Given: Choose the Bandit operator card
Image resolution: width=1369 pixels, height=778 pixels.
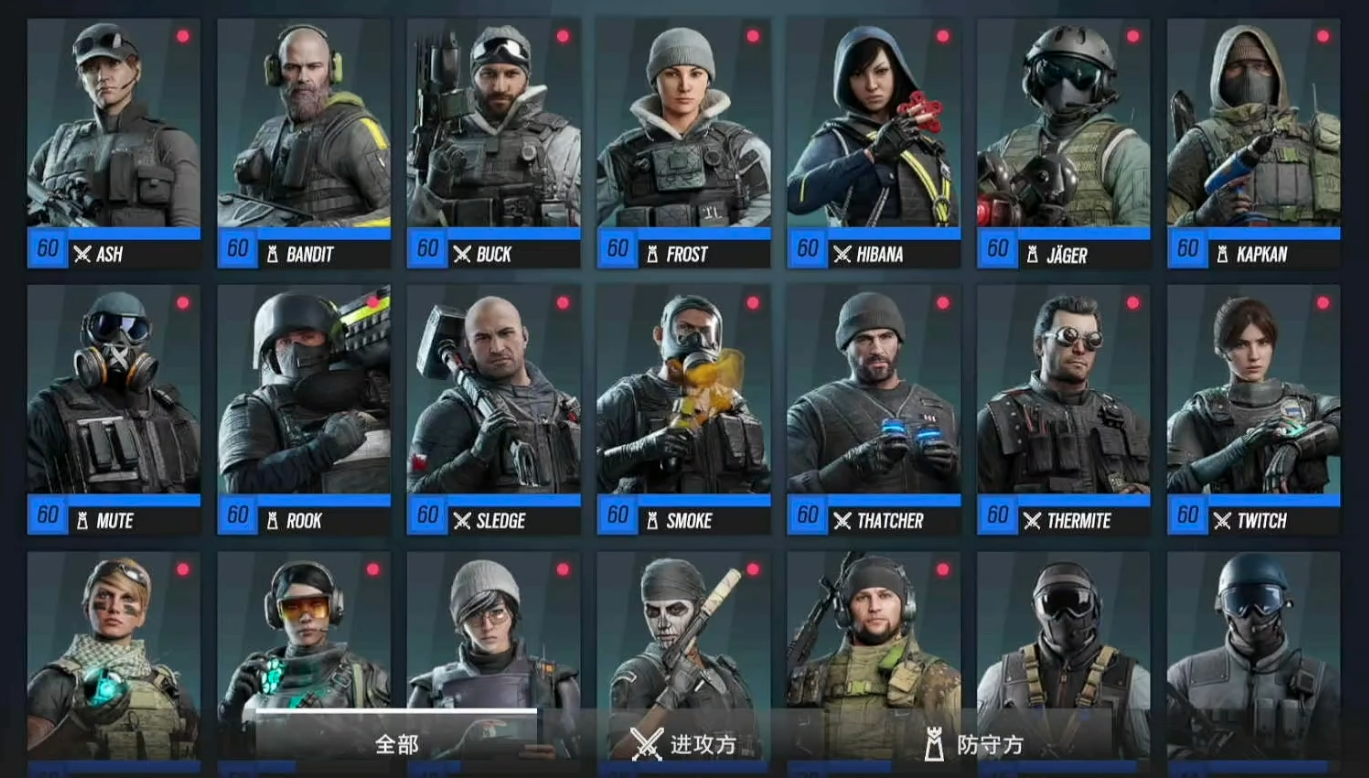Looking at the screenshot, I should pyautogui.click(x=303, y=143).
